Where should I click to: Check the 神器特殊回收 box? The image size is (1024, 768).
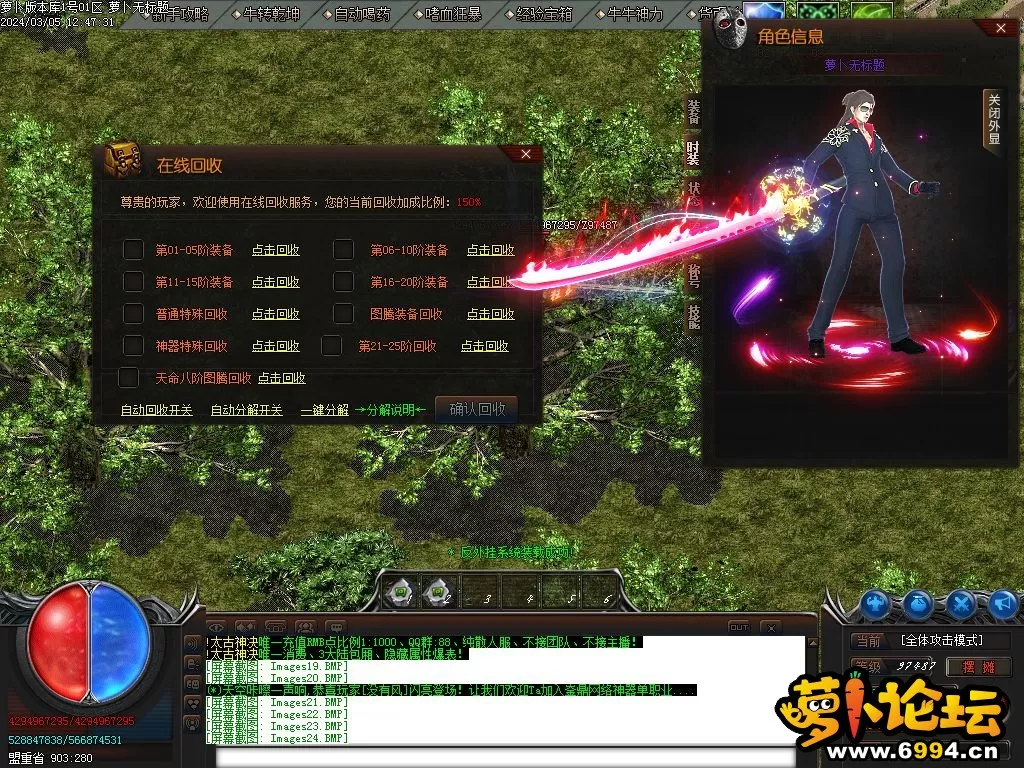(133, 346)
